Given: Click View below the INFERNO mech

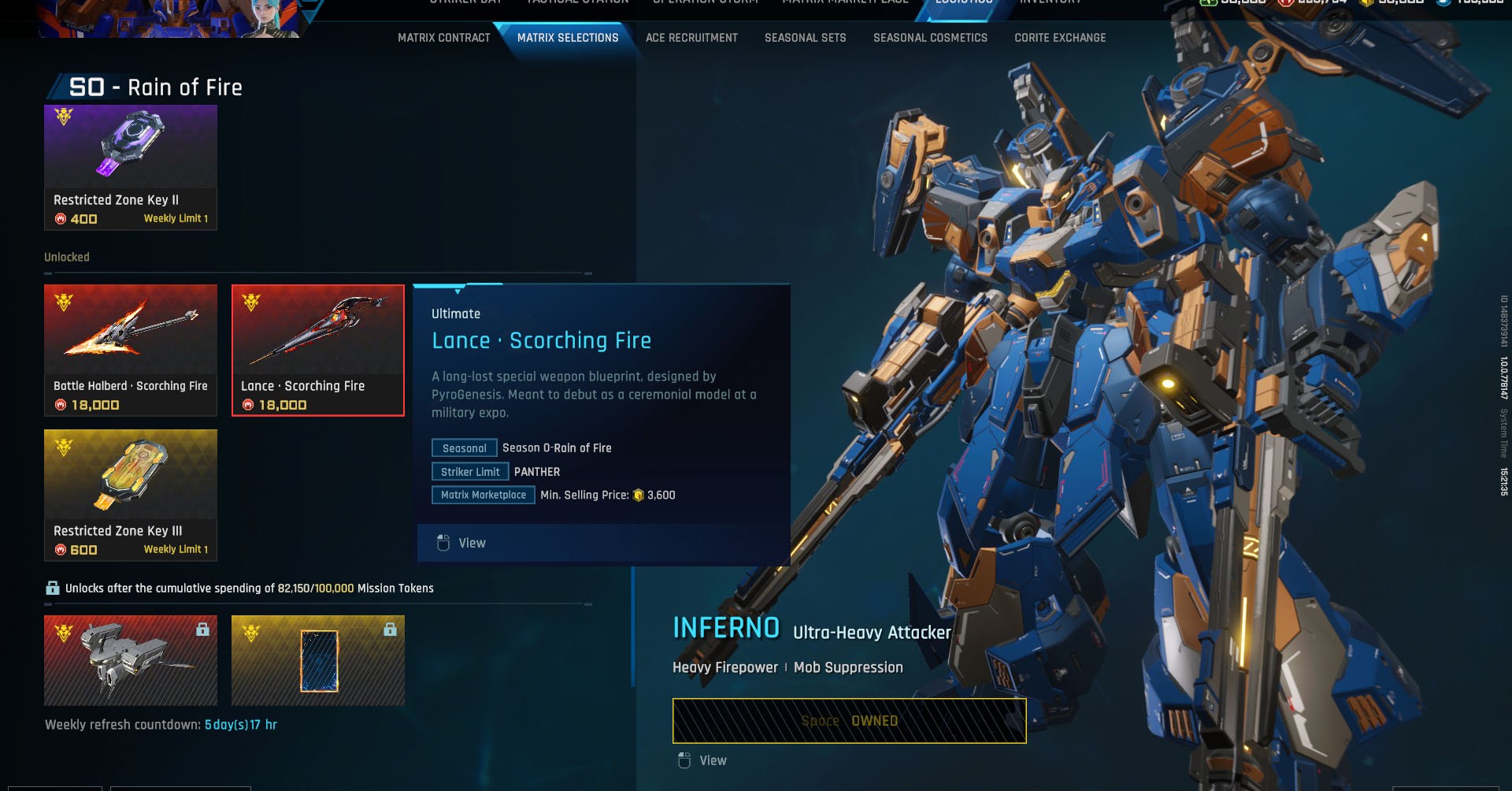Looking at the screenshot, I should coord(704,760).
